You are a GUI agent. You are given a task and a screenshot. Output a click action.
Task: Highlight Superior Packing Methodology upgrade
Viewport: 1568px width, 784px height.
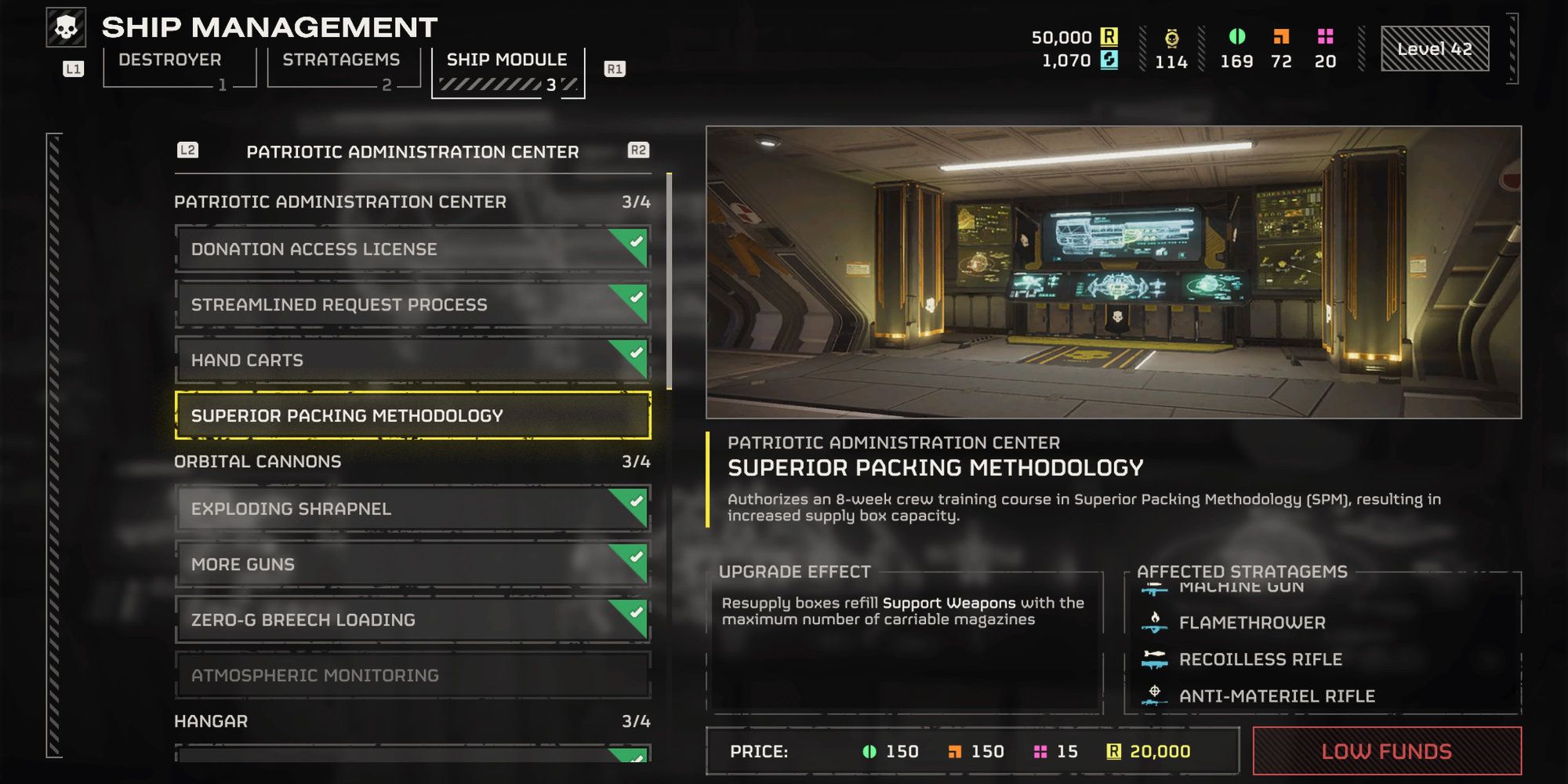coord(412,416)
